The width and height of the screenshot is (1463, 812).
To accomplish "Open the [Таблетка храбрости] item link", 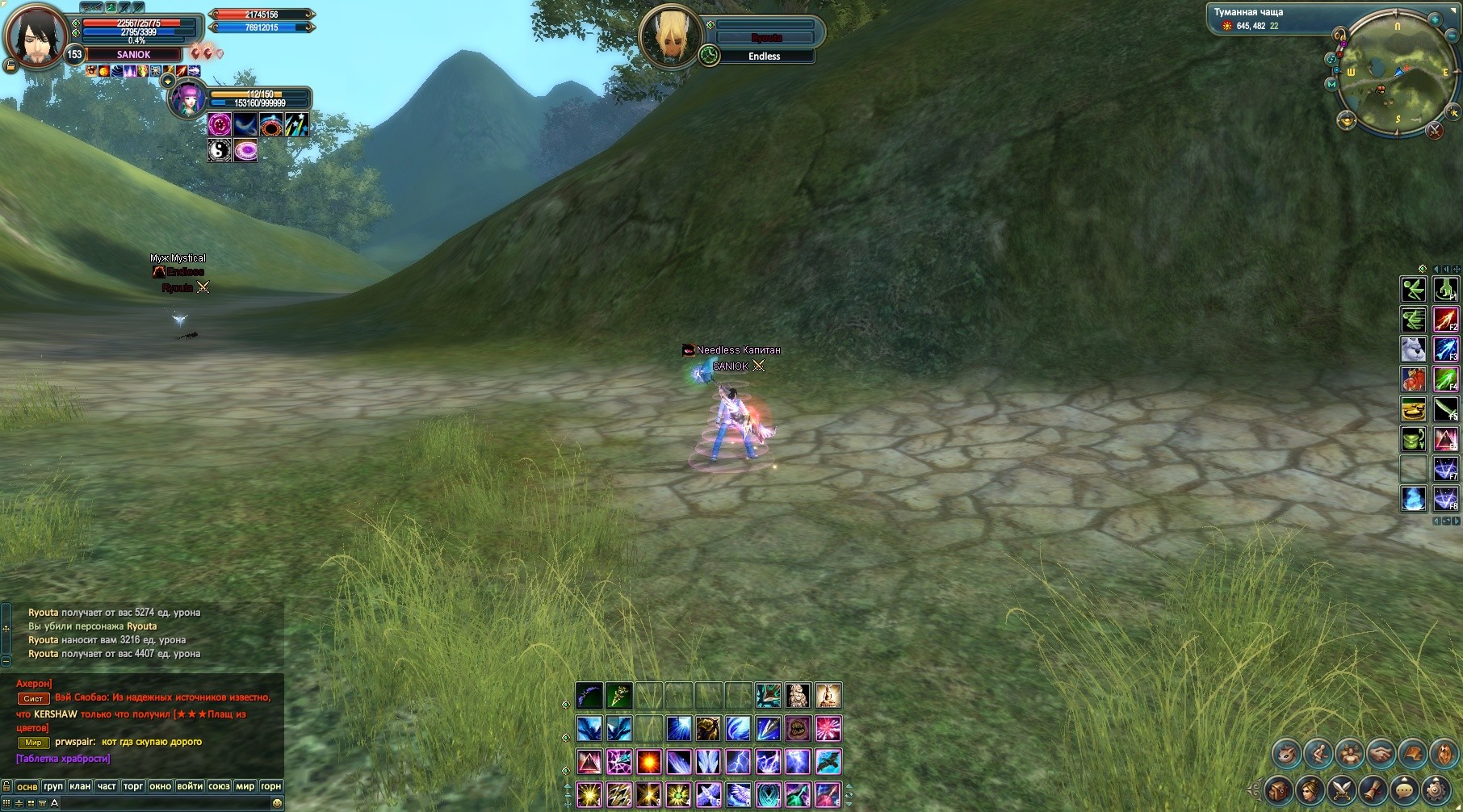I will pyautogui.click(x=63, y=759).
